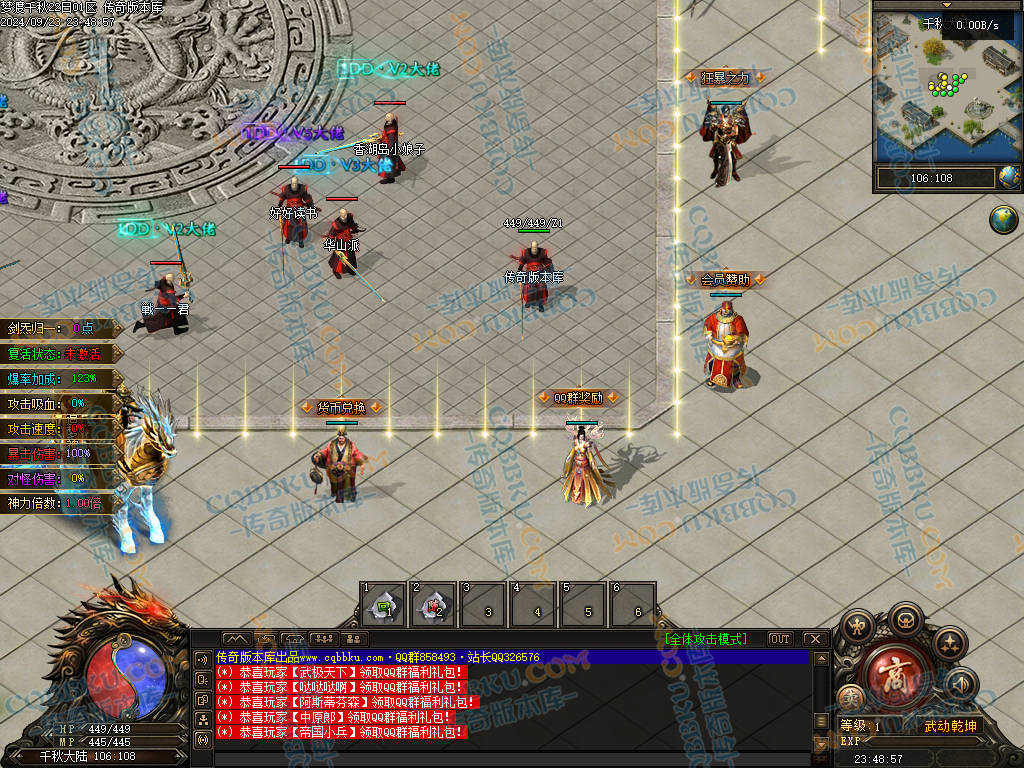Toggle sound with the speaker icon
This screenshot has height=768, width=1024.
(961, 685)
